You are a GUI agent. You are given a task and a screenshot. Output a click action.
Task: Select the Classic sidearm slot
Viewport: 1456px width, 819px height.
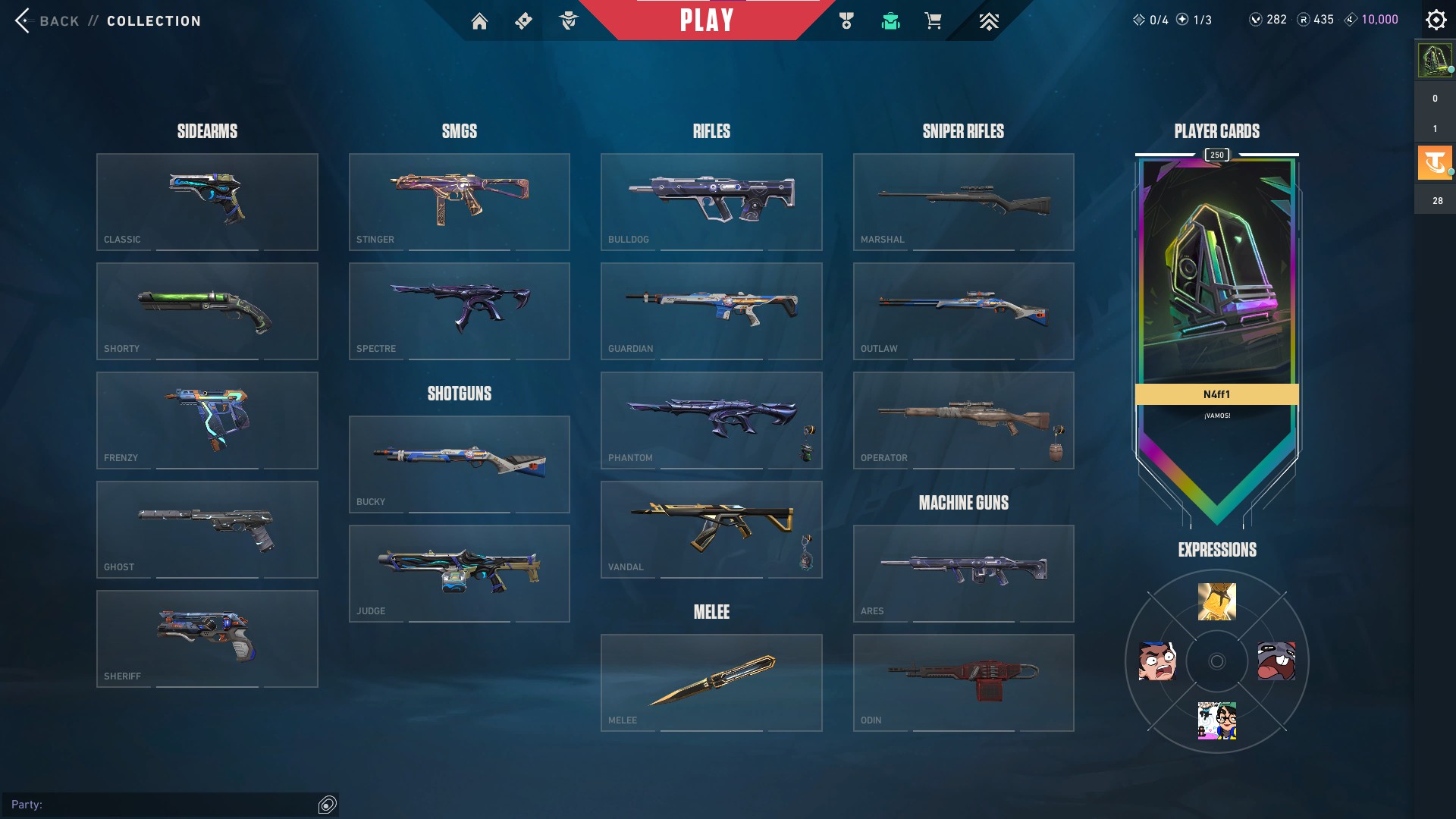click(x=207, y=202)
